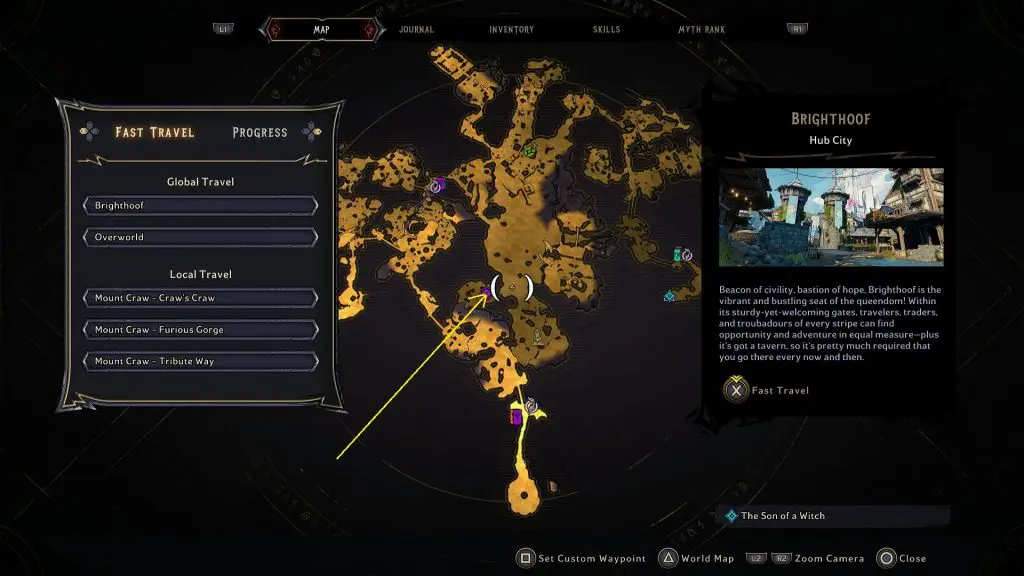Show the Myth Rank tab
Viewport: 1024px width, 576px height.
click(702, 30)
